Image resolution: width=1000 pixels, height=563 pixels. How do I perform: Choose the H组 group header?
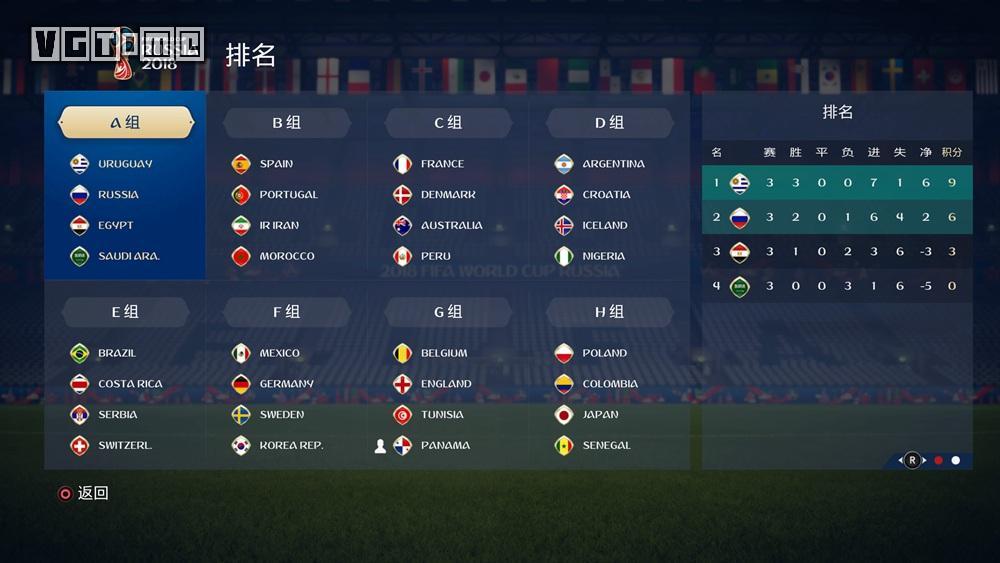[x=609, y=312]
